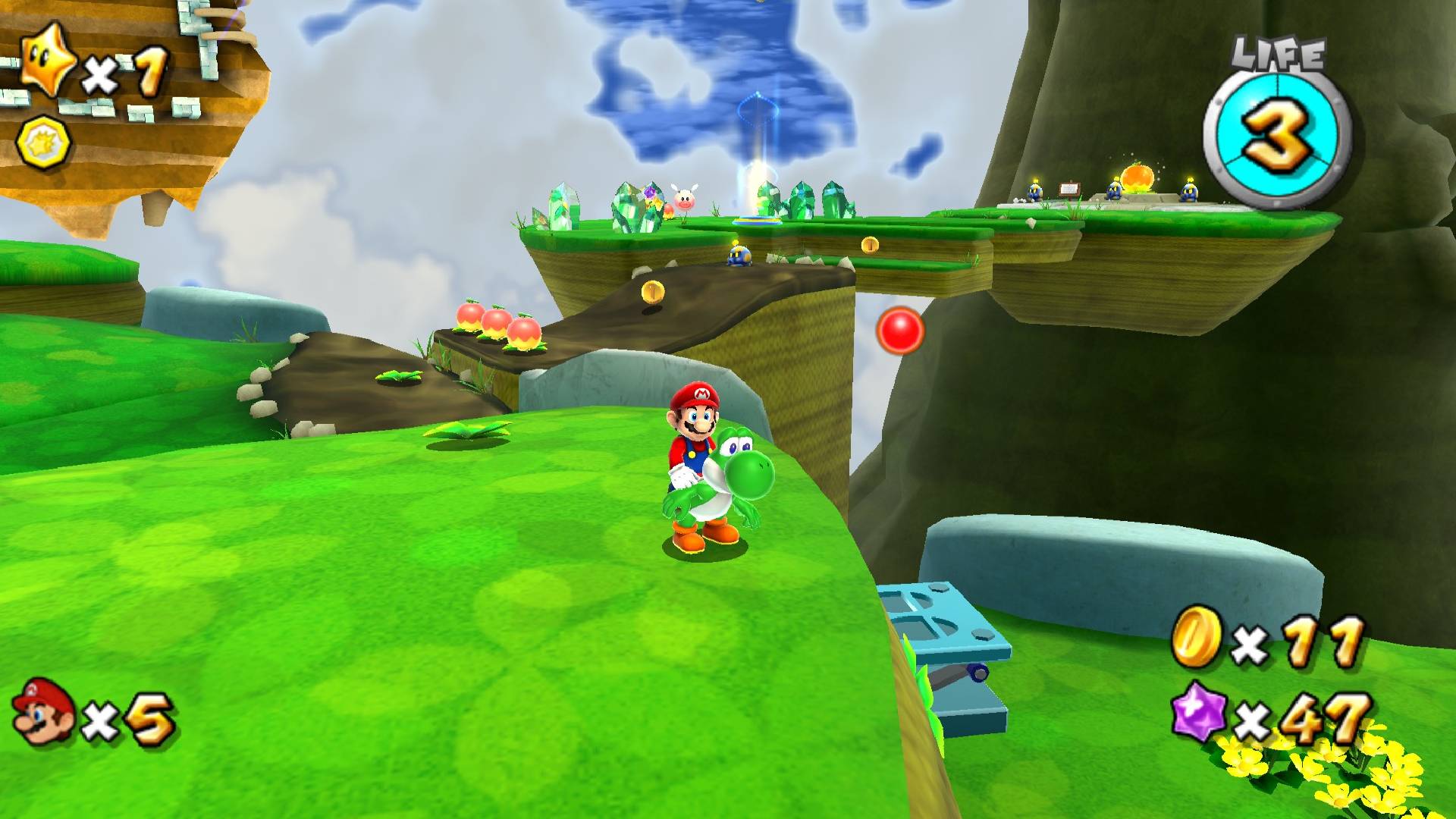Image resolution: width=1456 pixels, height=819 pixels.
Task: Click the red bouncing ball
Action: click(900, 330)
